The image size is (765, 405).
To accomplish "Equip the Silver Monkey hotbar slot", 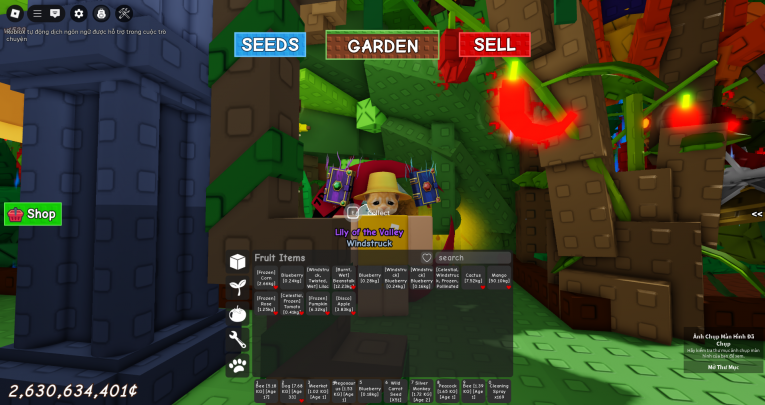I will (x=422, y=391).
